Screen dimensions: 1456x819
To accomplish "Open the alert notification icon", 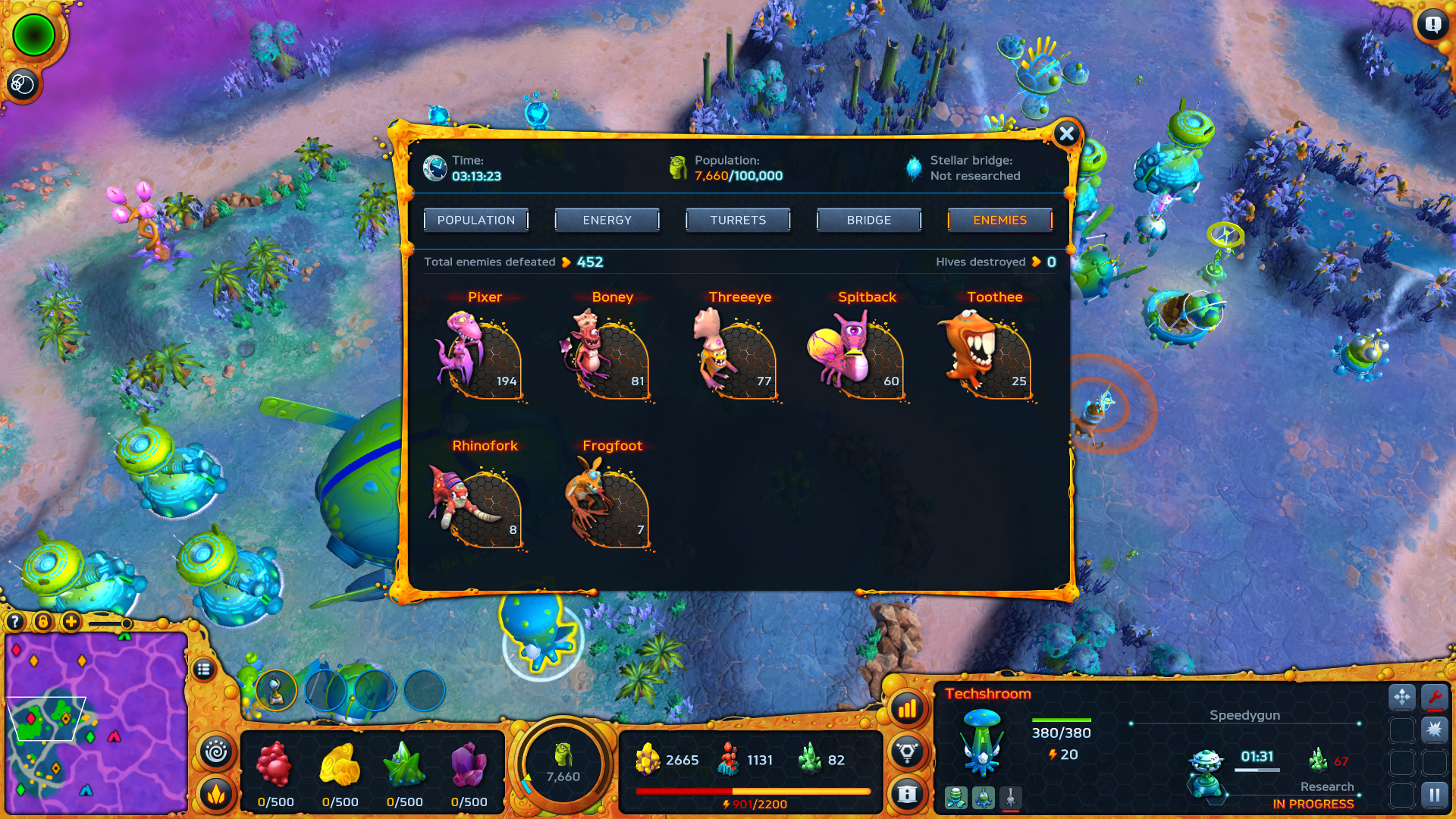I will (x=1432, y=25).
